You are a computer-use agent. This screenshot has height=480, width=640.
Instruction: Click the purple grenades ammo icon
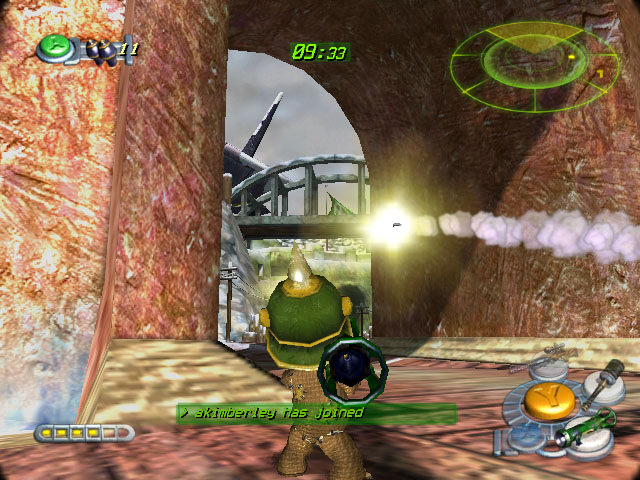pyautogui.click(x=101, y=49)
